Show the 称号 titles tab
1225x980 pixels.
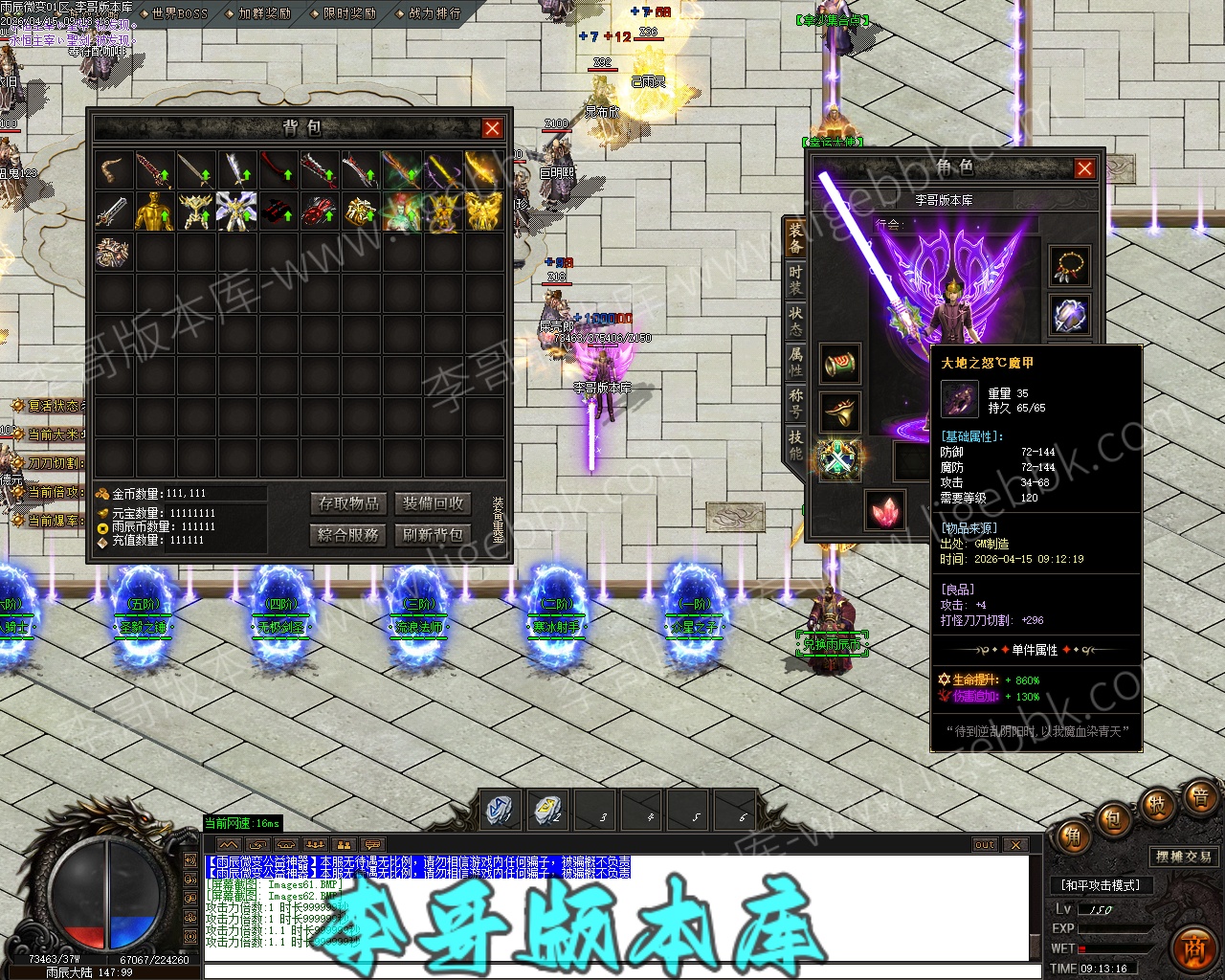[795, 403]
